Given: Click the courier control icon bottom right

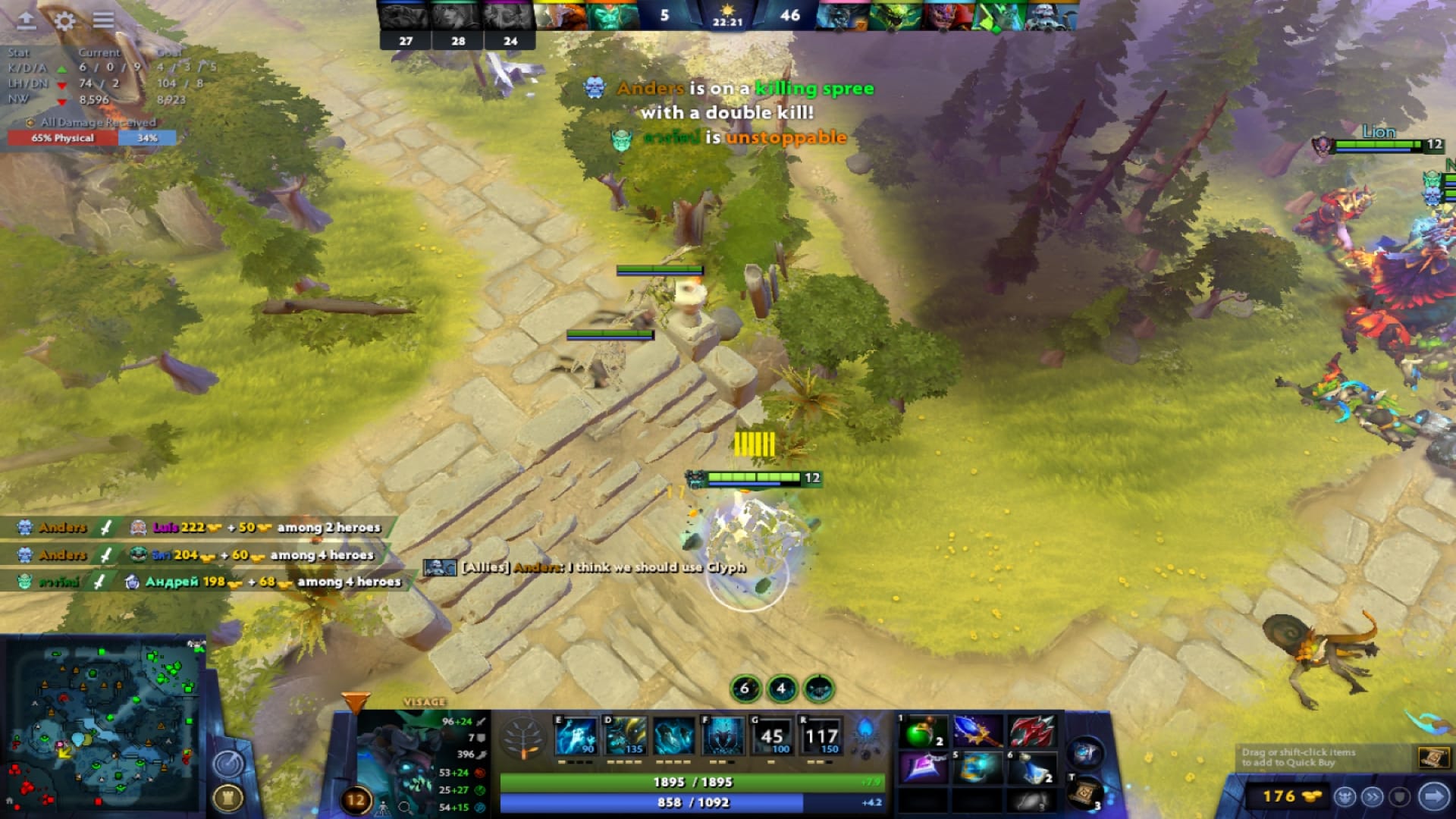Looking at the screenshot, I should (1346, 796).
